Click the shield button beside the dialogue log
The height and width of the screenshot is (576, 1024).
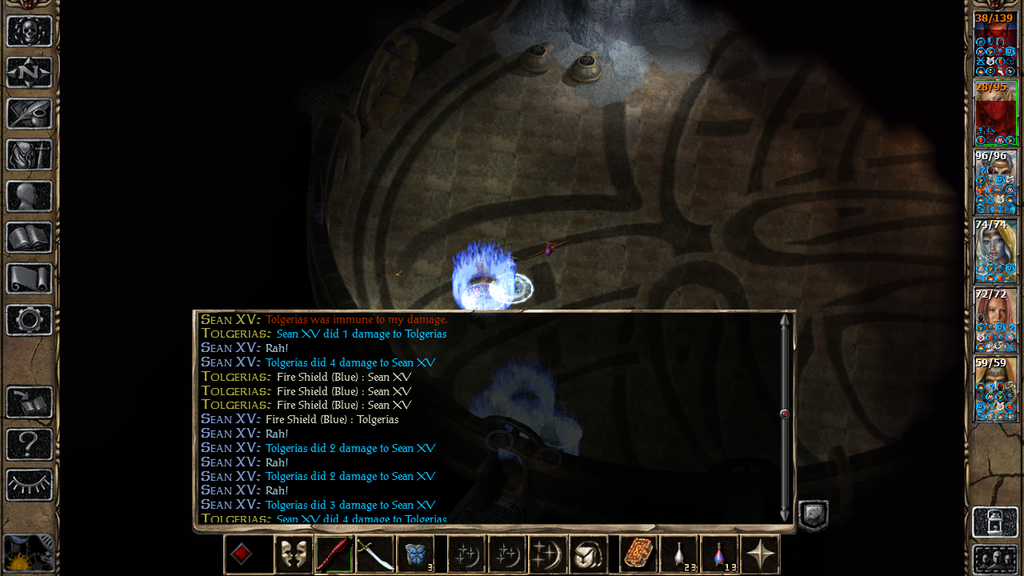click(813, 516)
